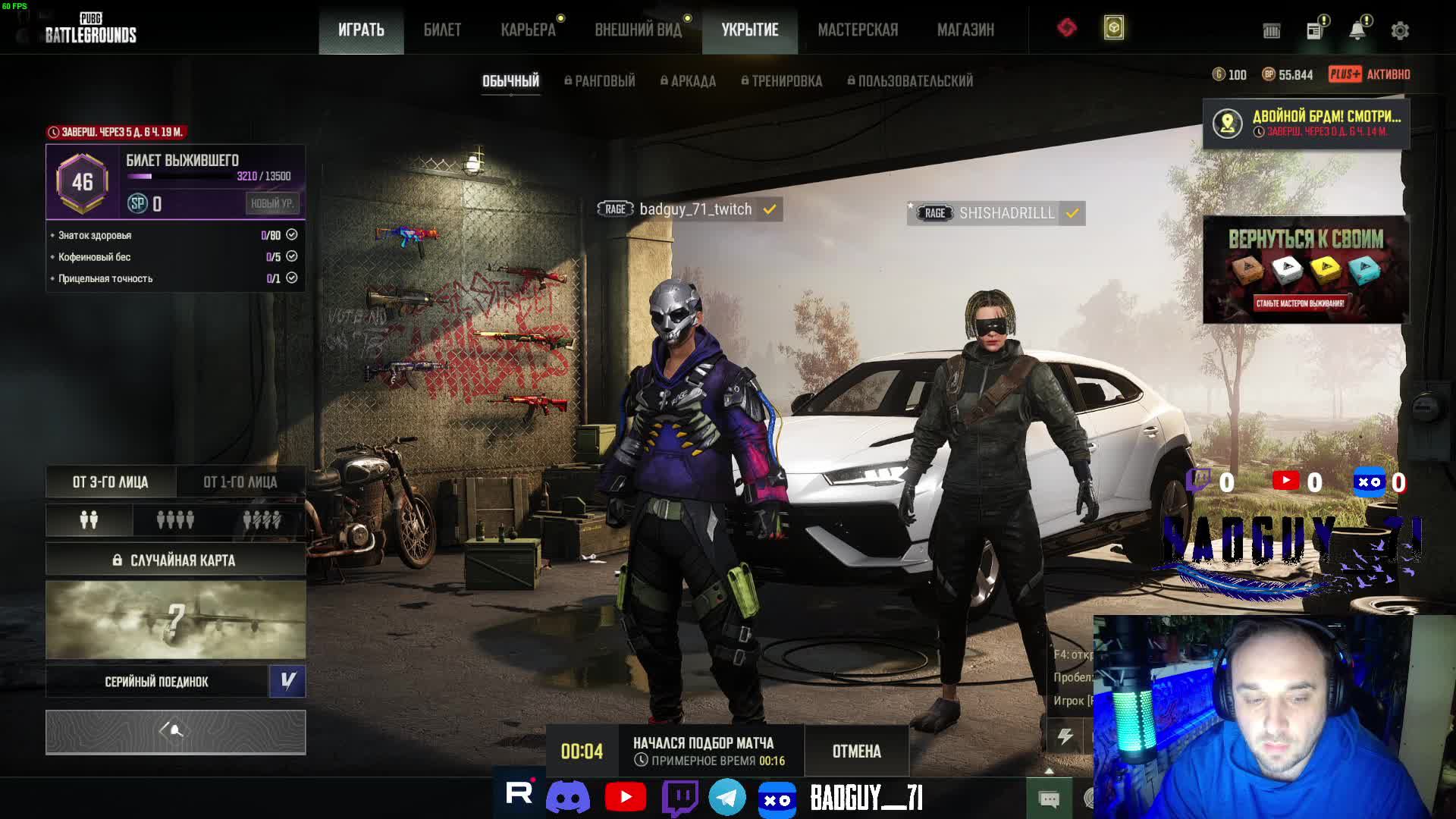This screenshot has width=1456, height=819.
Task: Select third-person view От 3-го лица
Action: tap(111, 482)
